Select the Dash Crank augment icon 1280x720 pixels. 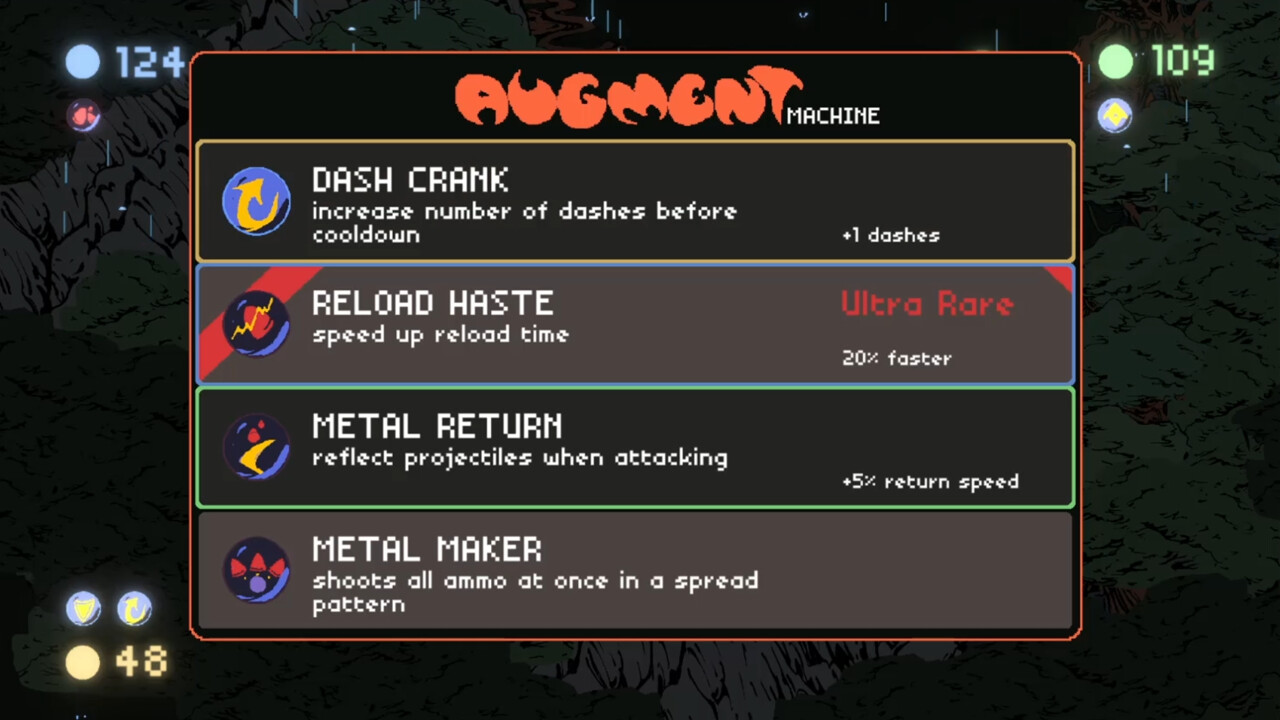tap(257, 200)
